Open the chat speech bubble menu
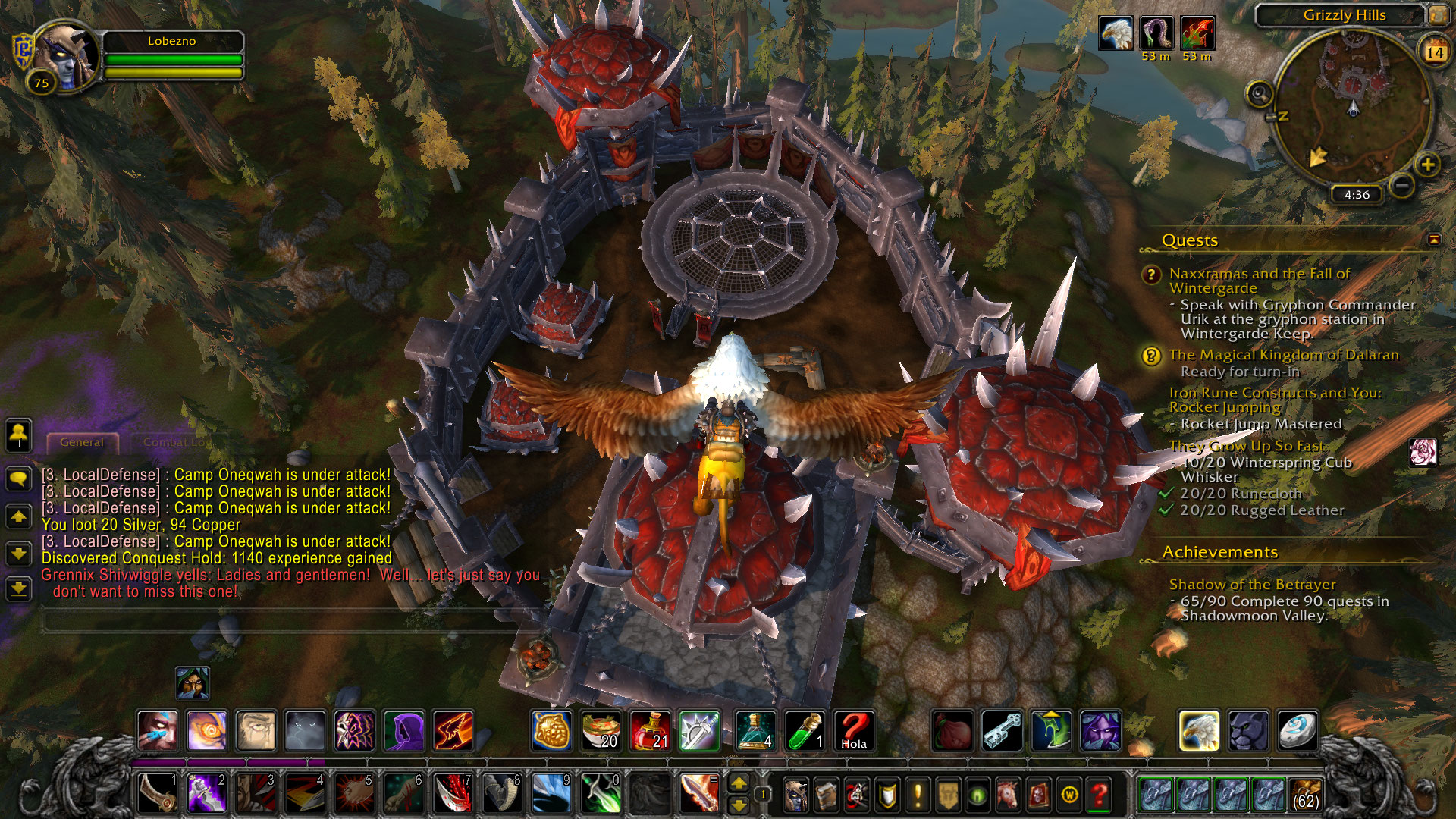 click(x=18, y=478)
